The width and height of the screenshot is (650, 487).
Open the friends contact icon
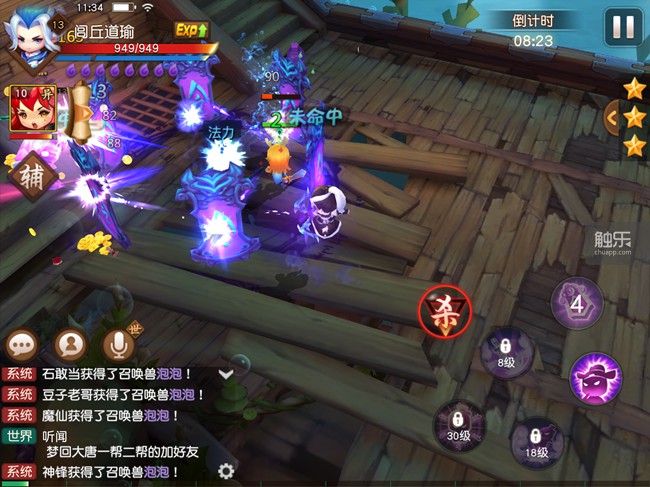(70, 345)
